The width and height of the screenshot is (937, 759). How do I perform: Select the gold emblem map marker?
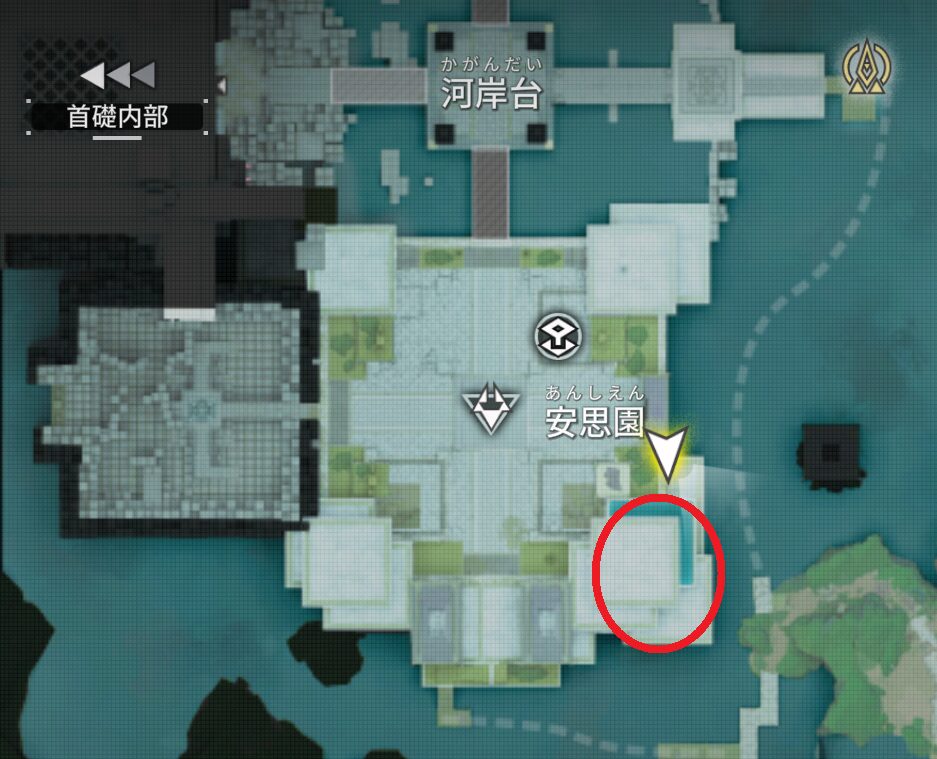866,68
